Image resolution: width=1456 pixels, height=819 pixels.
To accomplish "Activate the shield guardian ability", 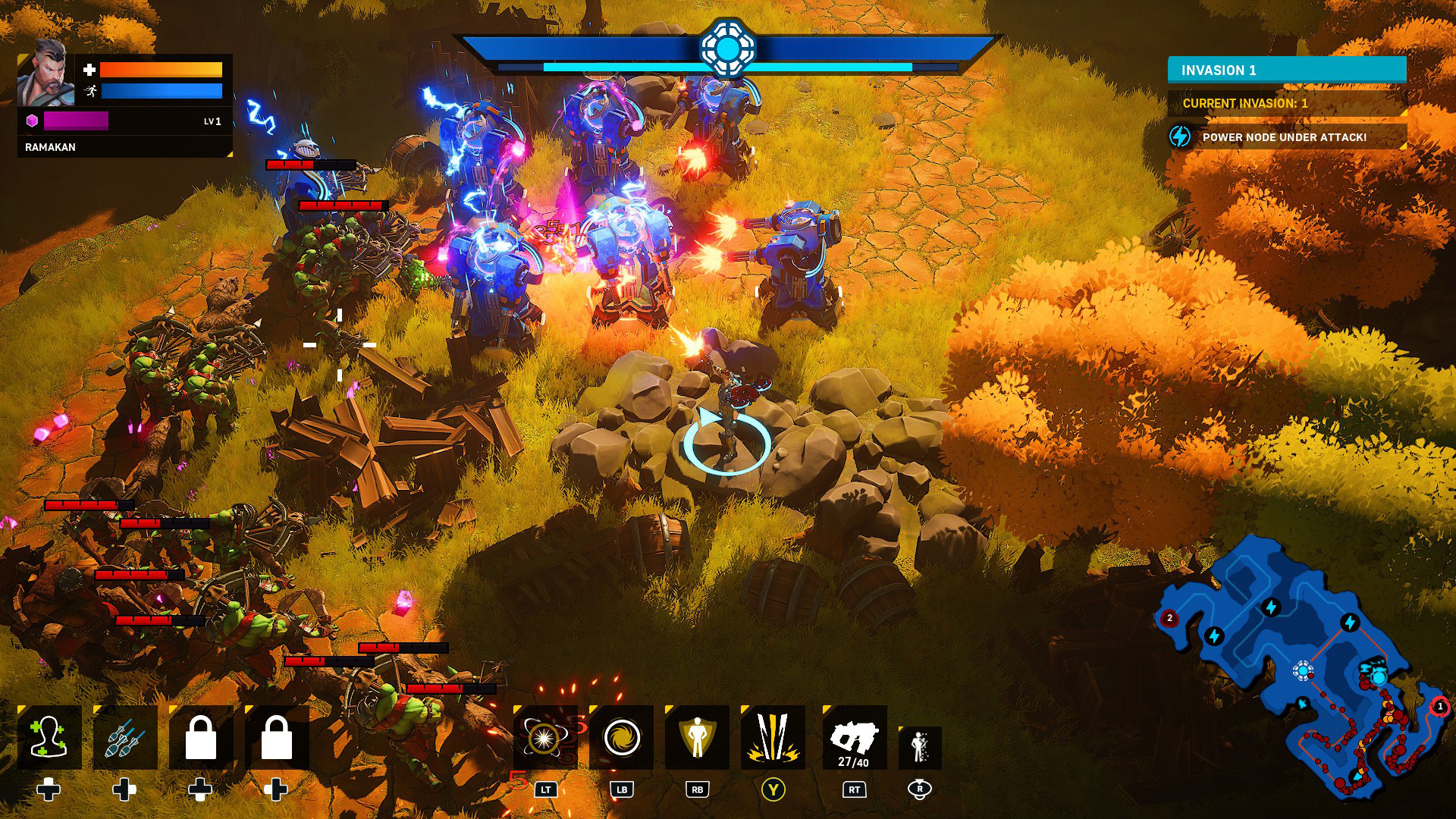I will [x=697, y=738].
